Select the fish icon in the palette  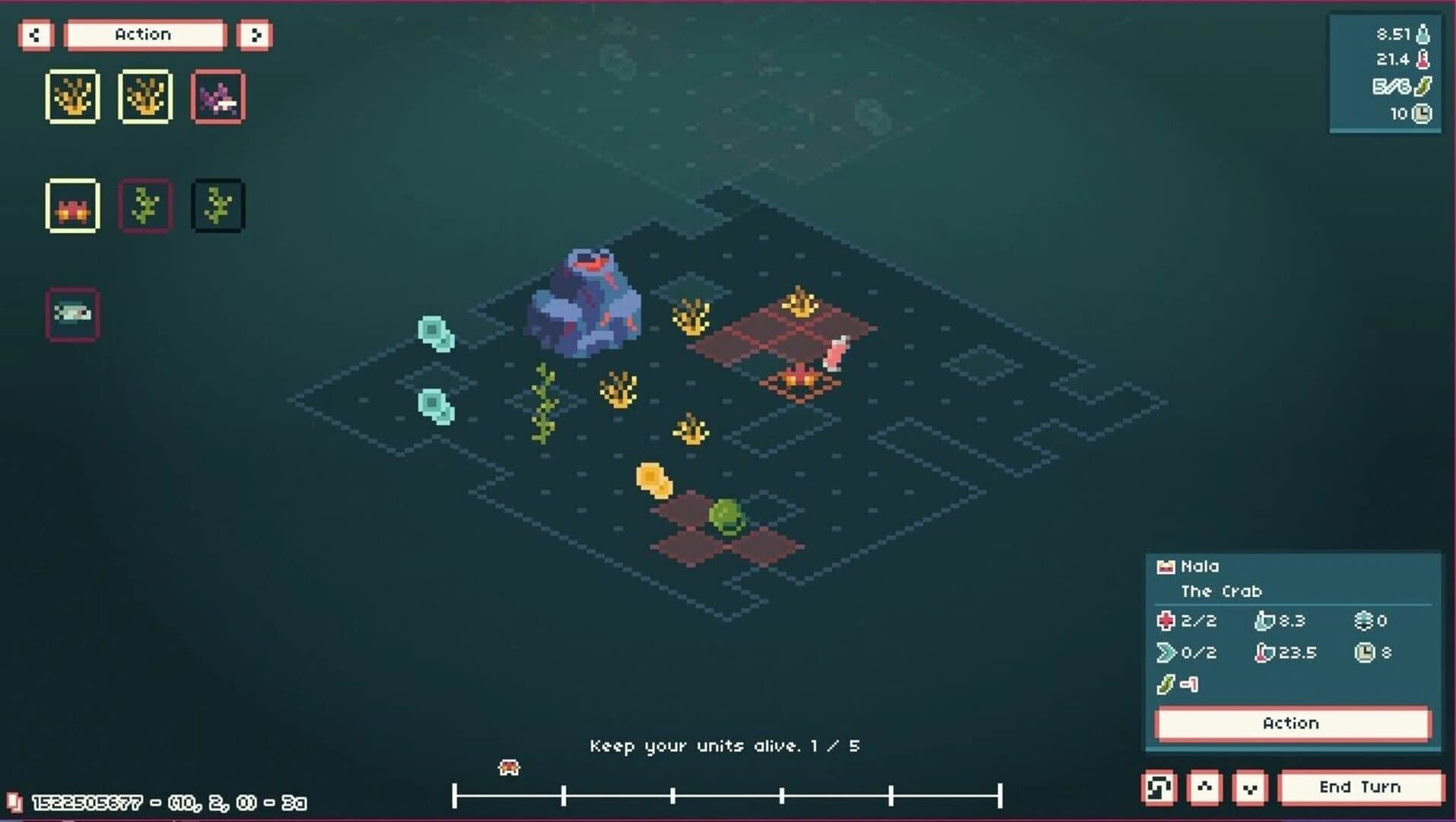pos(72,313)
